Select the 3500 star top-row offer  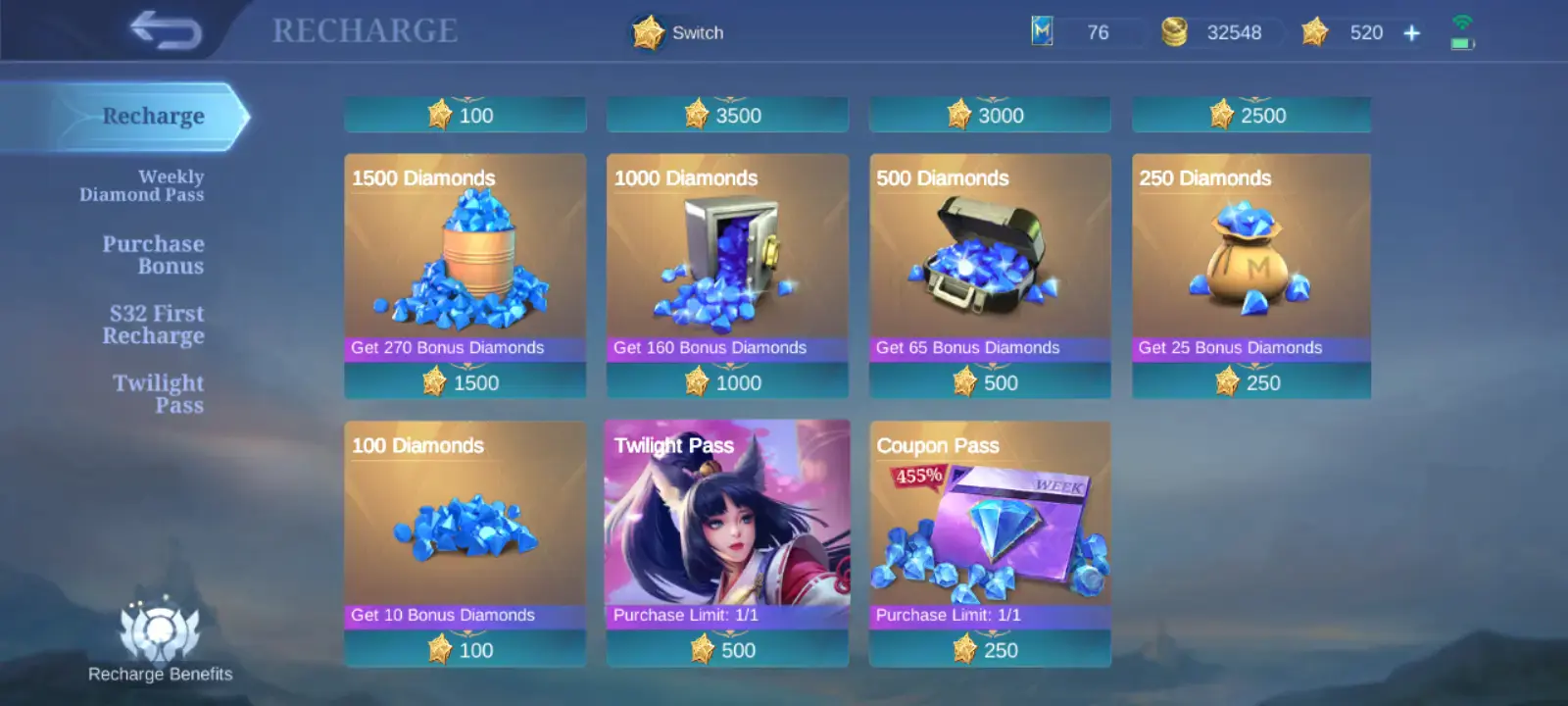[x=727, y=115]
